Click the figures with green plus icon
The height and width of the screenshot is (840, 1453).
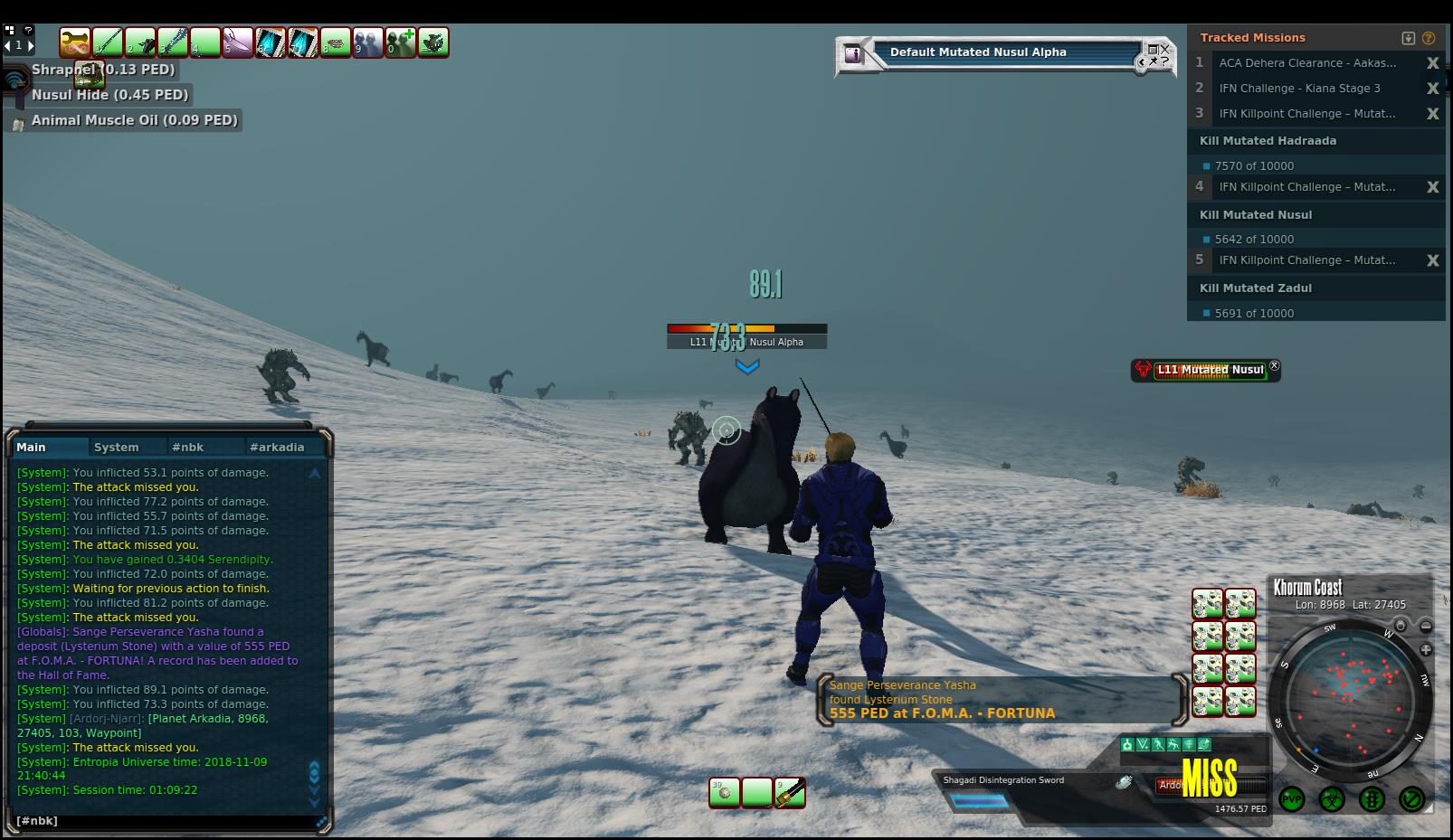coord(400,42)
